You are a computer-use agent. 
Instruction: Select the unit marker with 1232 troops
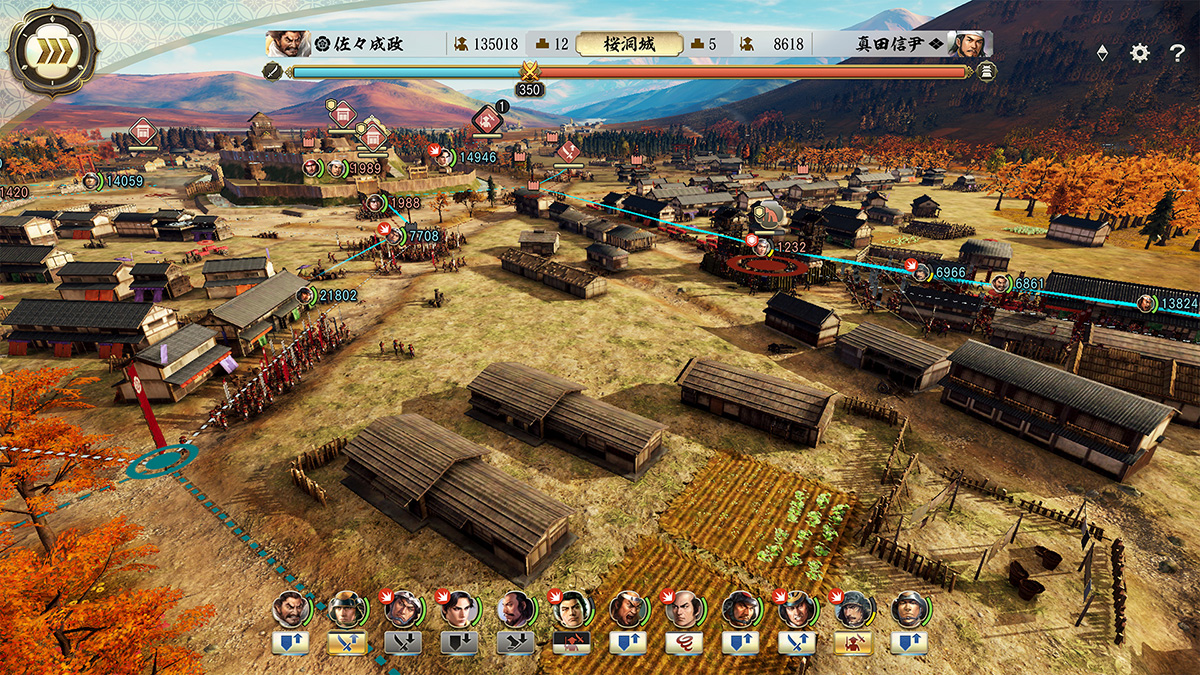tap(763, 246)
